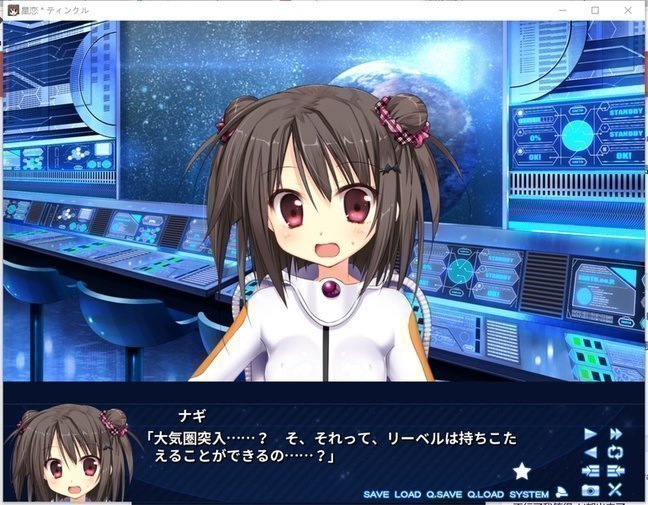Close the game window
This screenshot has height=505, width=648.
coord(627,10)
